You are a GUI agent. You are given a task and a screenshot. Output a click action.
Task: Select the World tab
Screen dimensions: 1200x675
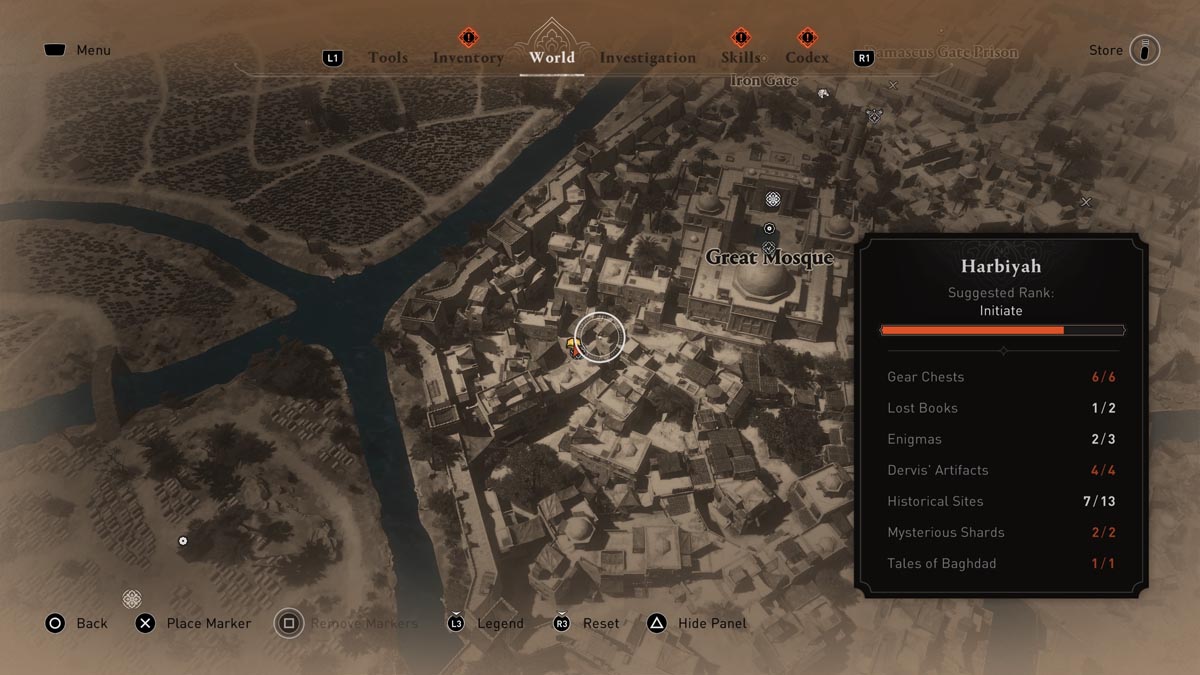552,57
